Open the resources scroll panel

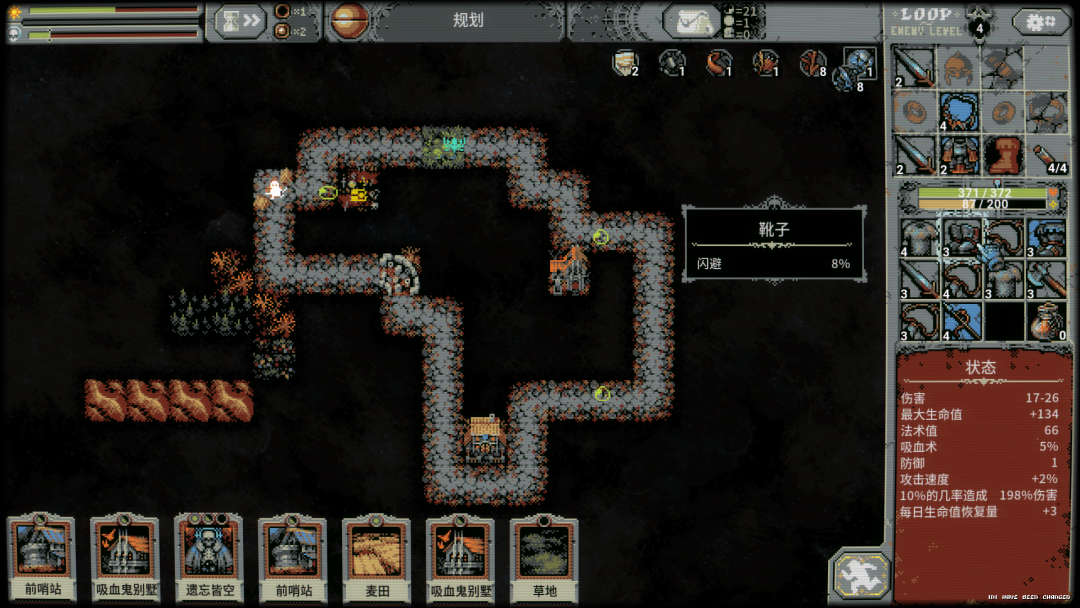pyautogui.click(x=693, y=21)
